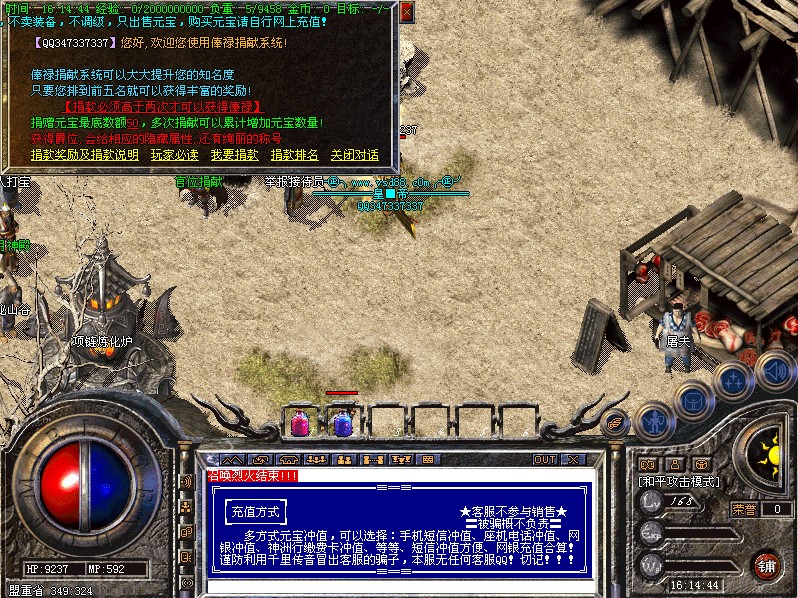
Task: Click the X button on the chat toolbar
Action: pyautogui.click(x=573, y=459)
